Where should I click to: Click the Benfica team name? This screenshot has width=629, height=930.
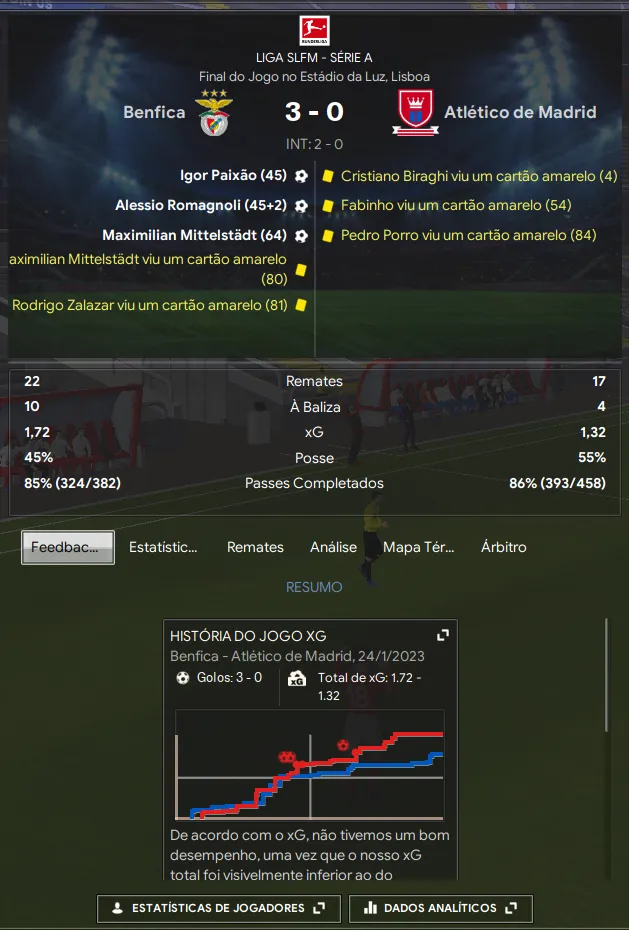[x=154, y=112]
